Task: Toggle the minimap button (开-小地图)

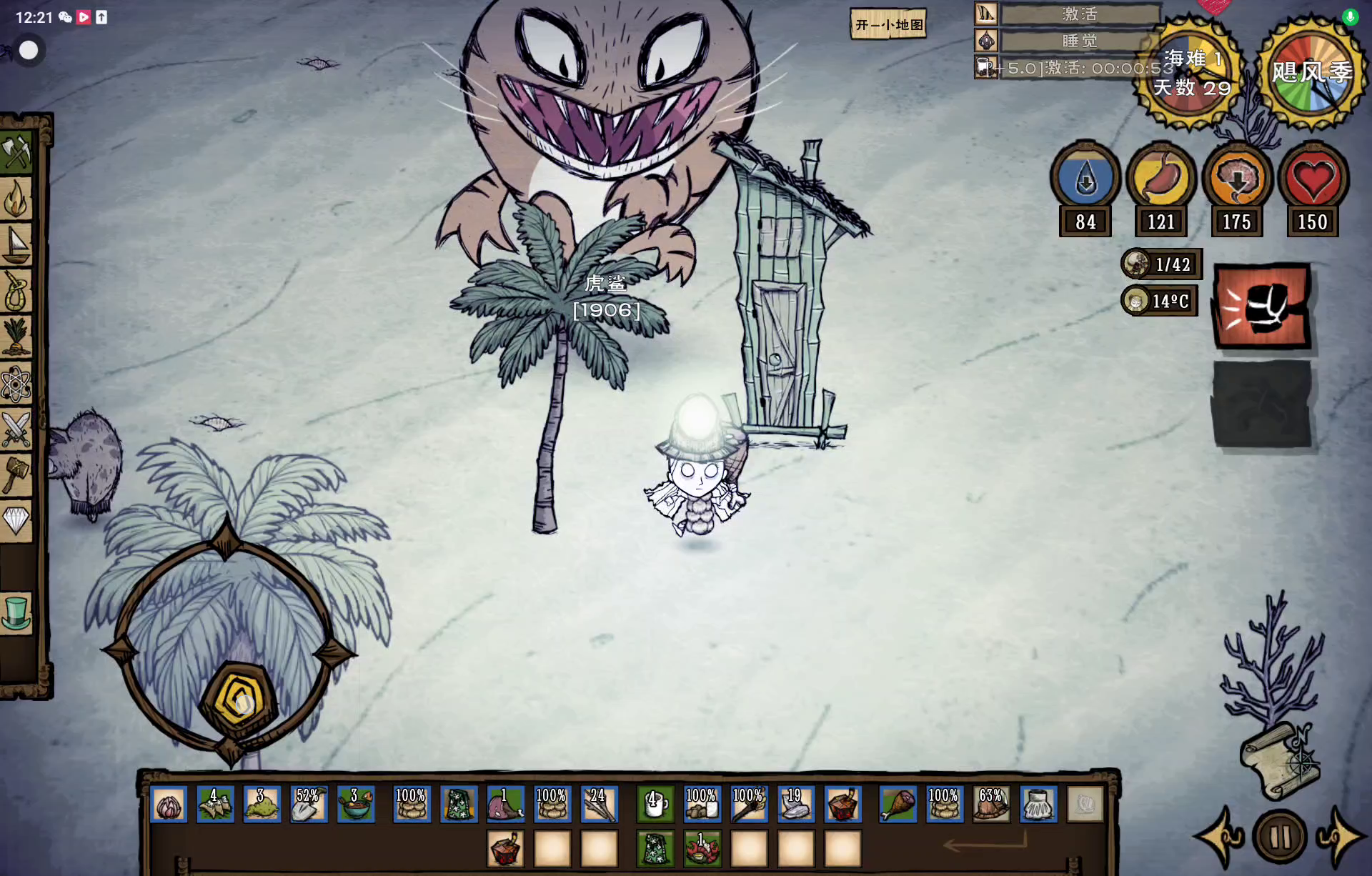Action: tap(888, 25)
